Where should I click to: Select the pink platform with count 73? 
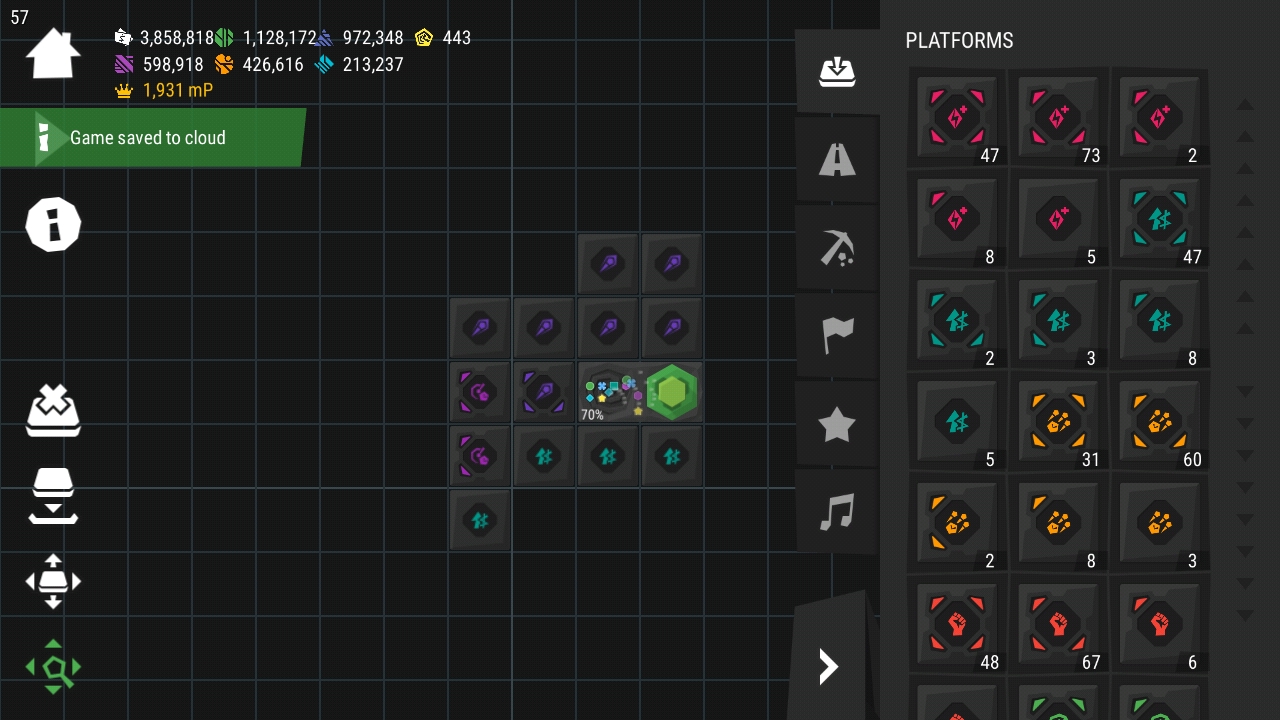[x=1058, y=118]
